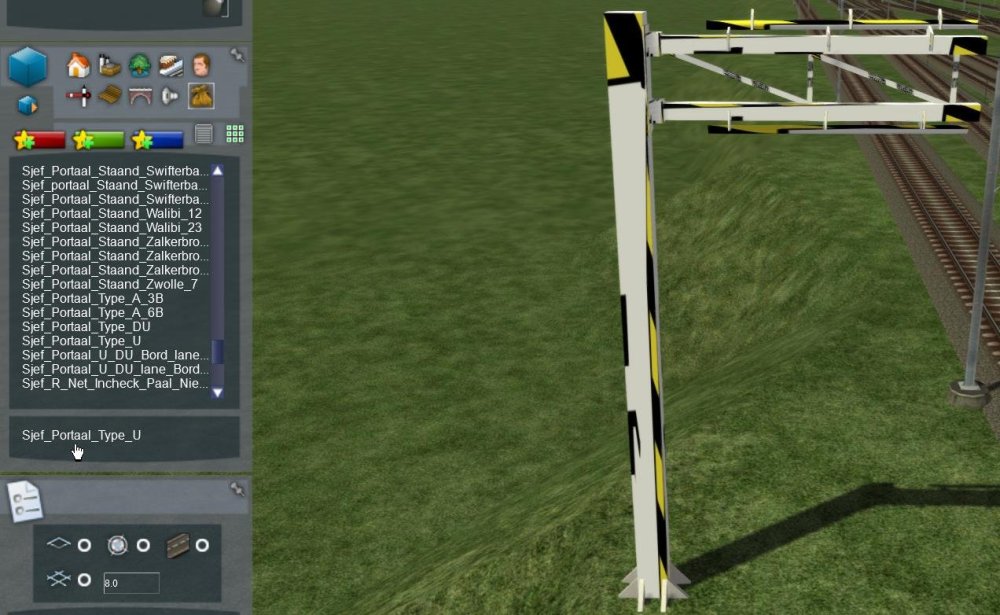Viewport: 1000px width, 615px height.
Task: Pick Sjef_Portaal_Staand_Walibi_12 in the list
Action: point(111,214)
